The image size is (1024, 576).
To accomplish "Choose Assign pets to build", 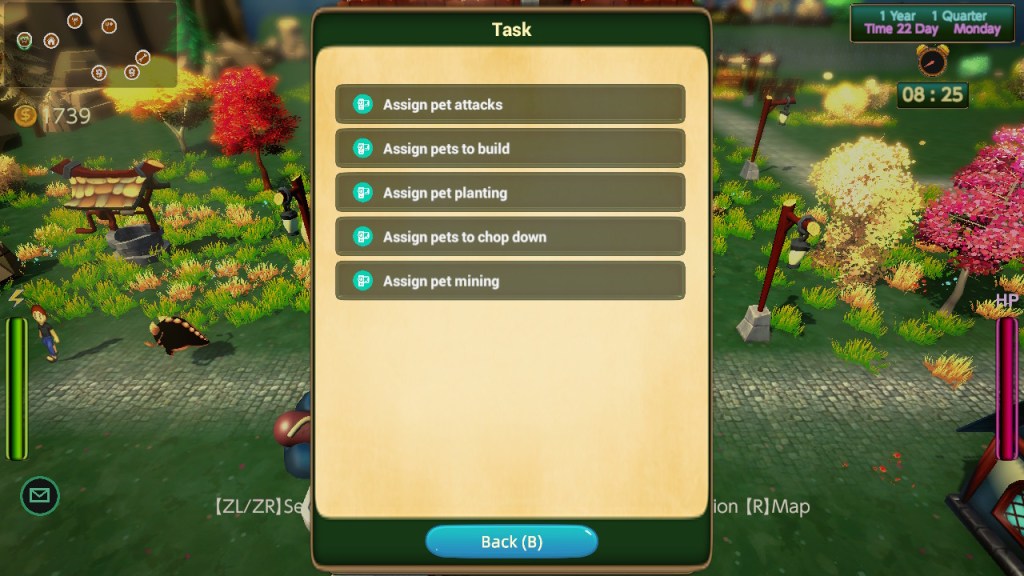I will [510, 148].
